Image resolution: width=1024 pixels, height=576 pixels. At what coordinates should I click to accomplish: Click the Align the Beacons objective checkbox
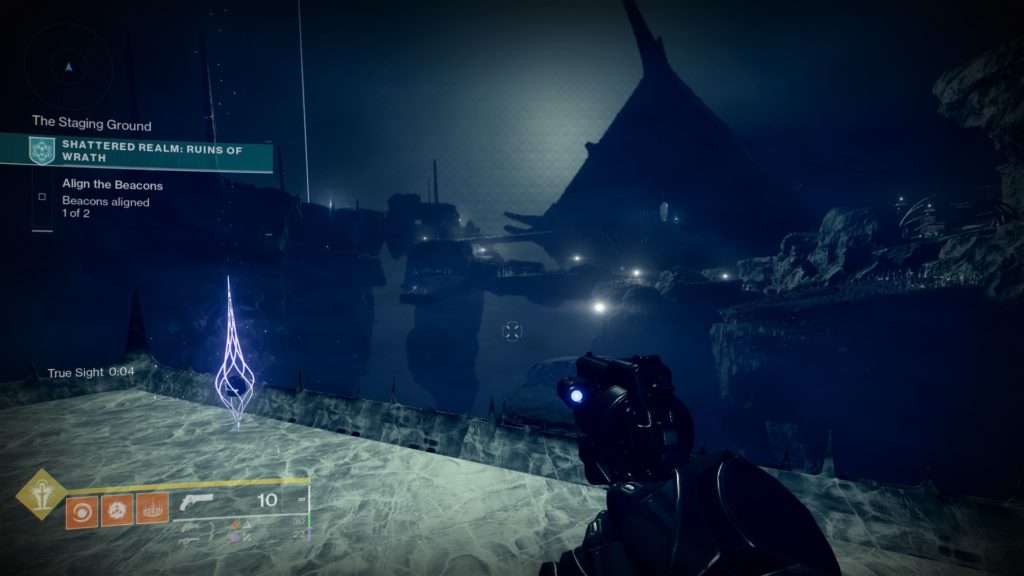point(42,196)
